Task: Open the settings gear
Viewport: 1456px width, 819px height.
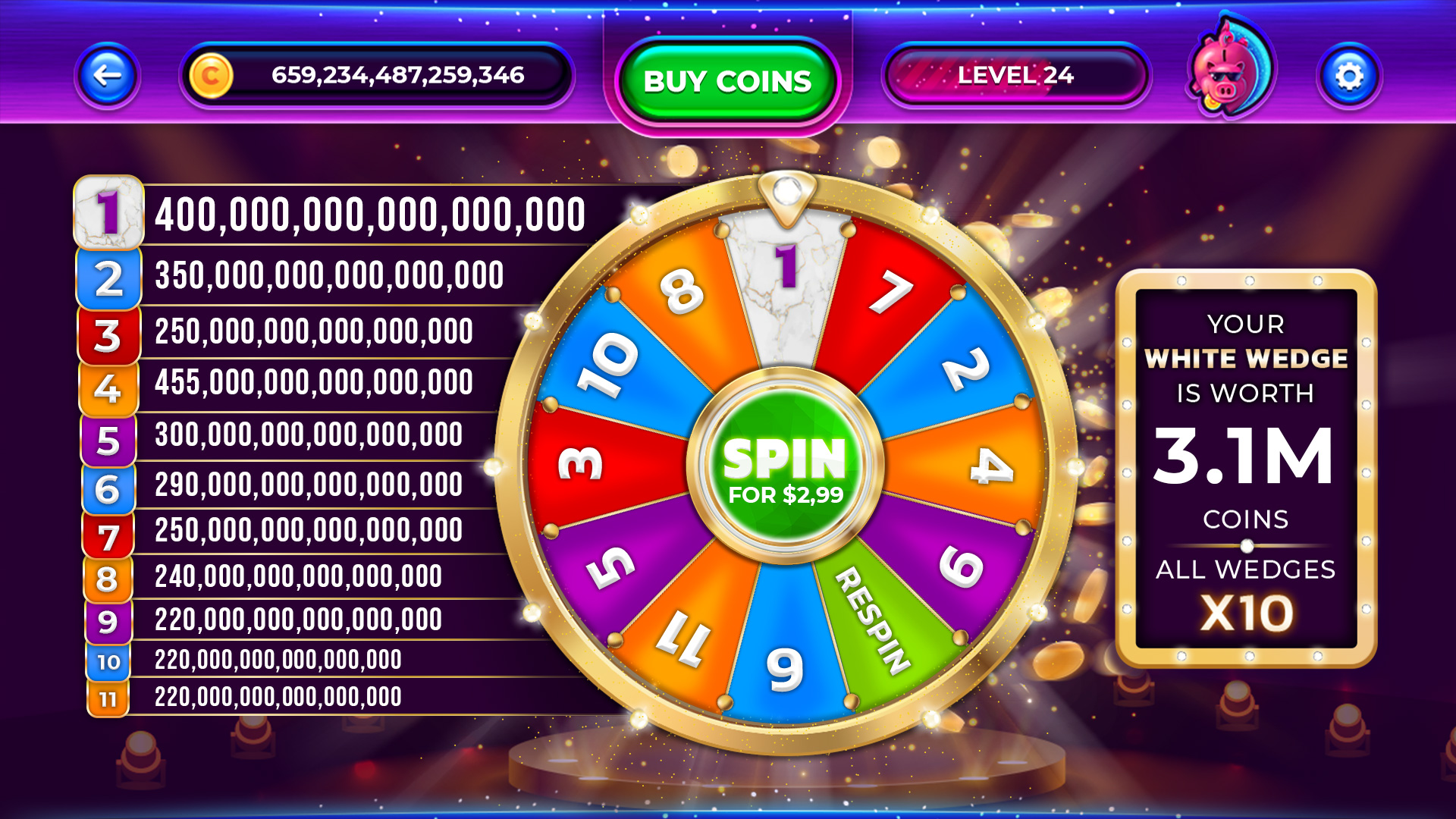Action: coord(1349,76)
